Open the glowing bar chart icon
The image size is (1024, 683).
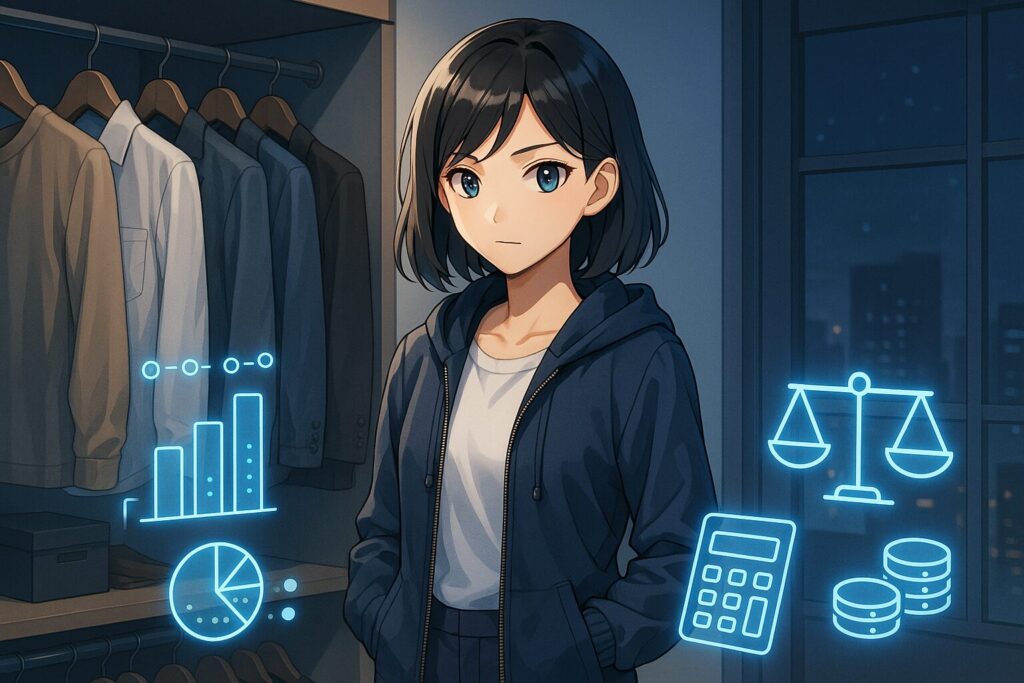pos(209,456)
